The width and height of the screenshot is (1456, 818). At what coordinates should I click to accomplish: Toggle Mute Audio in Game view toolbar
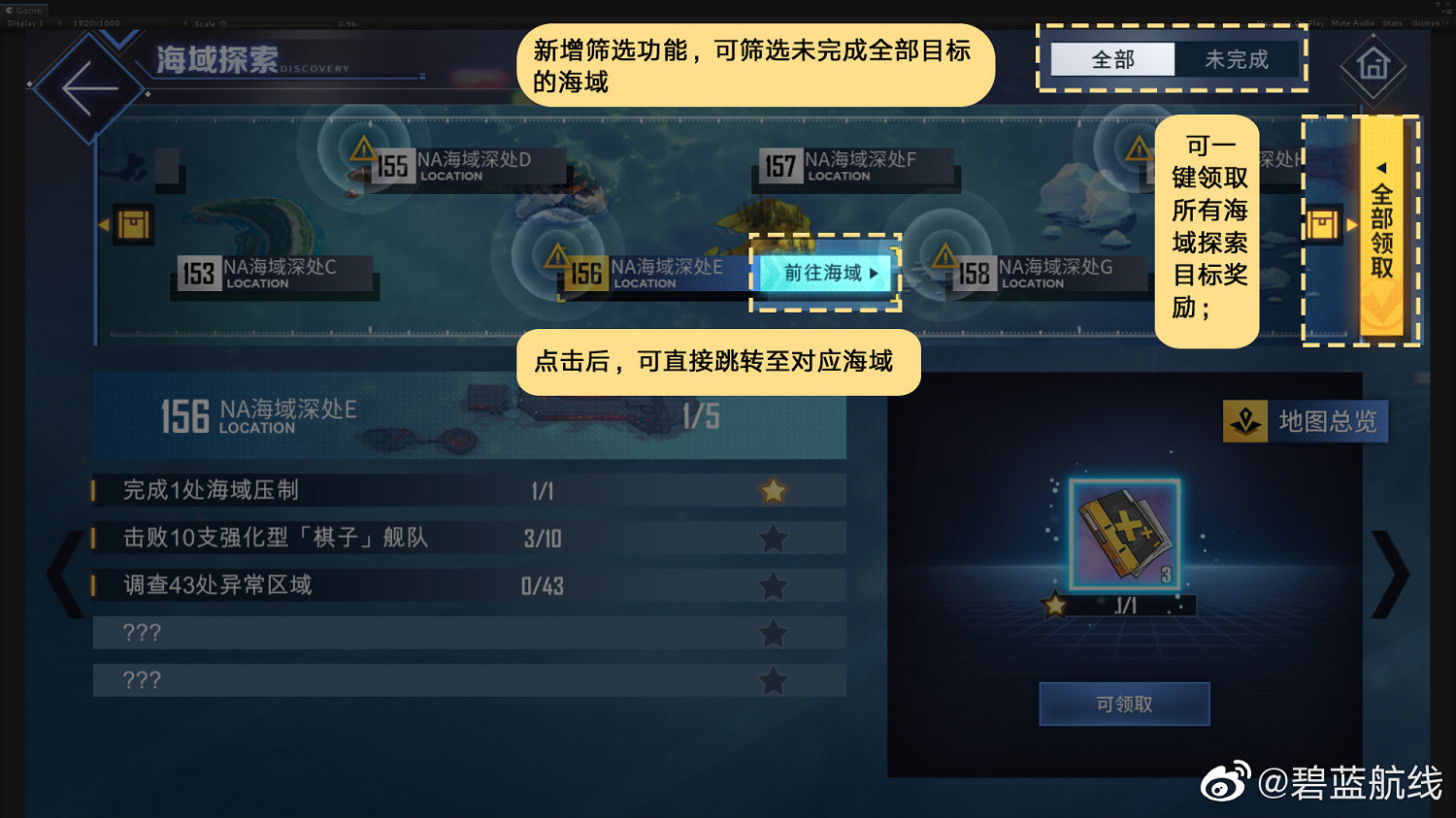(1353, 22)
